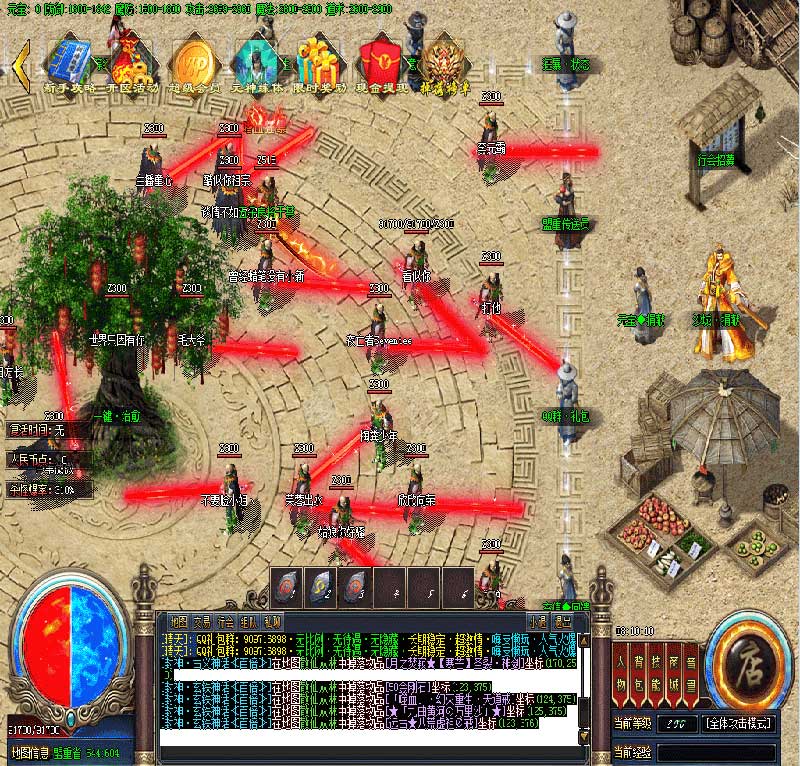Open the 限时奖励 gift box icon
Image resolution: width=800 pixels, height=766 pixels.
pyautogui.click(x=320, y=60)
